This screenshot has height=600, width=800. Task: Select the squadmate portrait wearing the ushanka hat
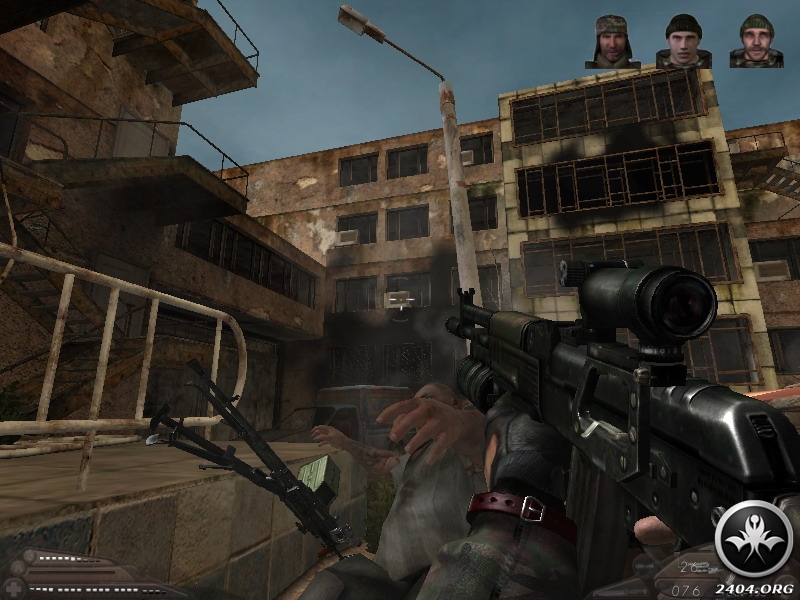tap(612, 42)
